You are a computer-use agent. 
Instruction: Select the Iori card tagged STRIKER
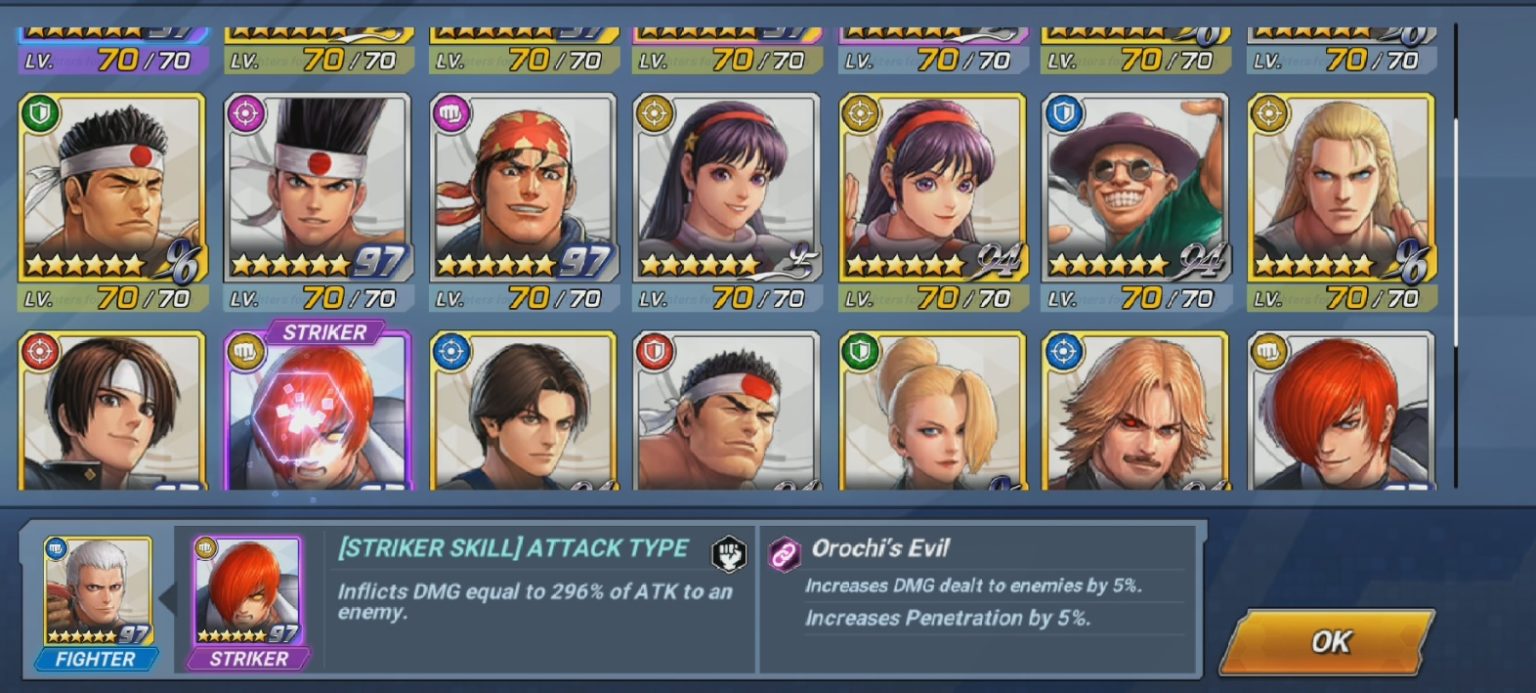pyautogui.click(x=318, y=412)
